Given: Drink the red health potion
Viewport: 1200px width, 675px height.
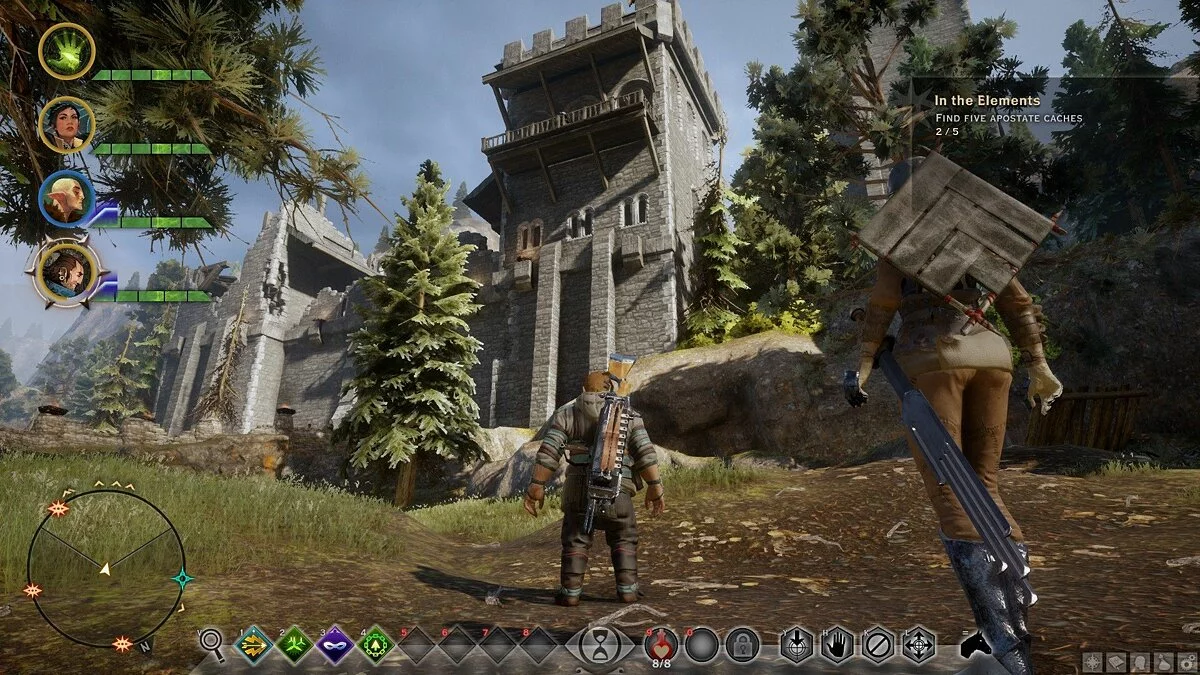Looking at the screenshot, I should point(661,643).
